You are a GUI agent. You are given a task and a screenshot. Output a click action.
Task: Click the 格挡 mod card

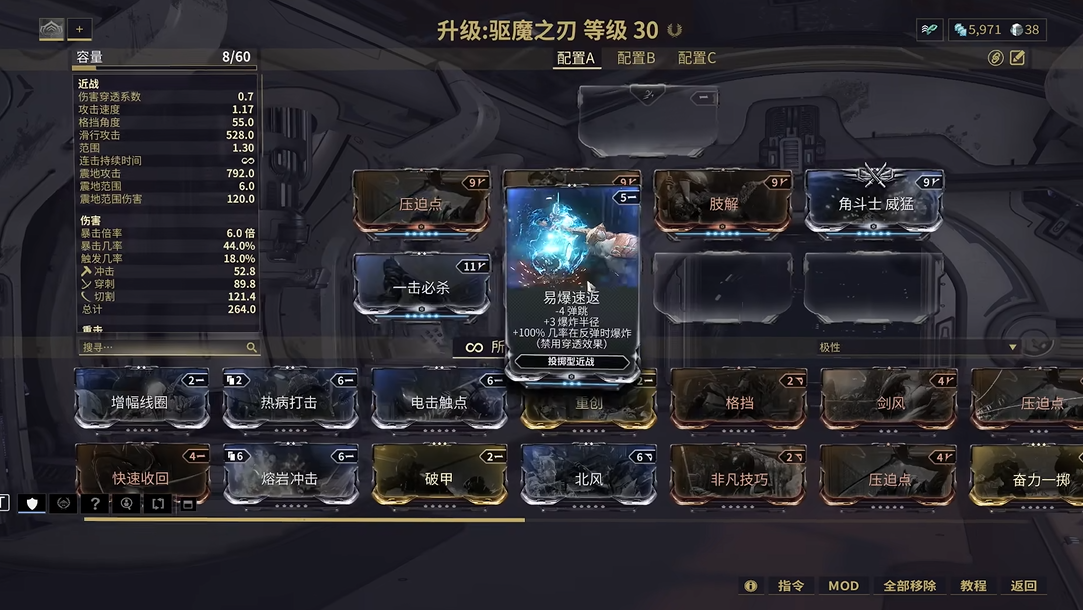tap(739, 402)
